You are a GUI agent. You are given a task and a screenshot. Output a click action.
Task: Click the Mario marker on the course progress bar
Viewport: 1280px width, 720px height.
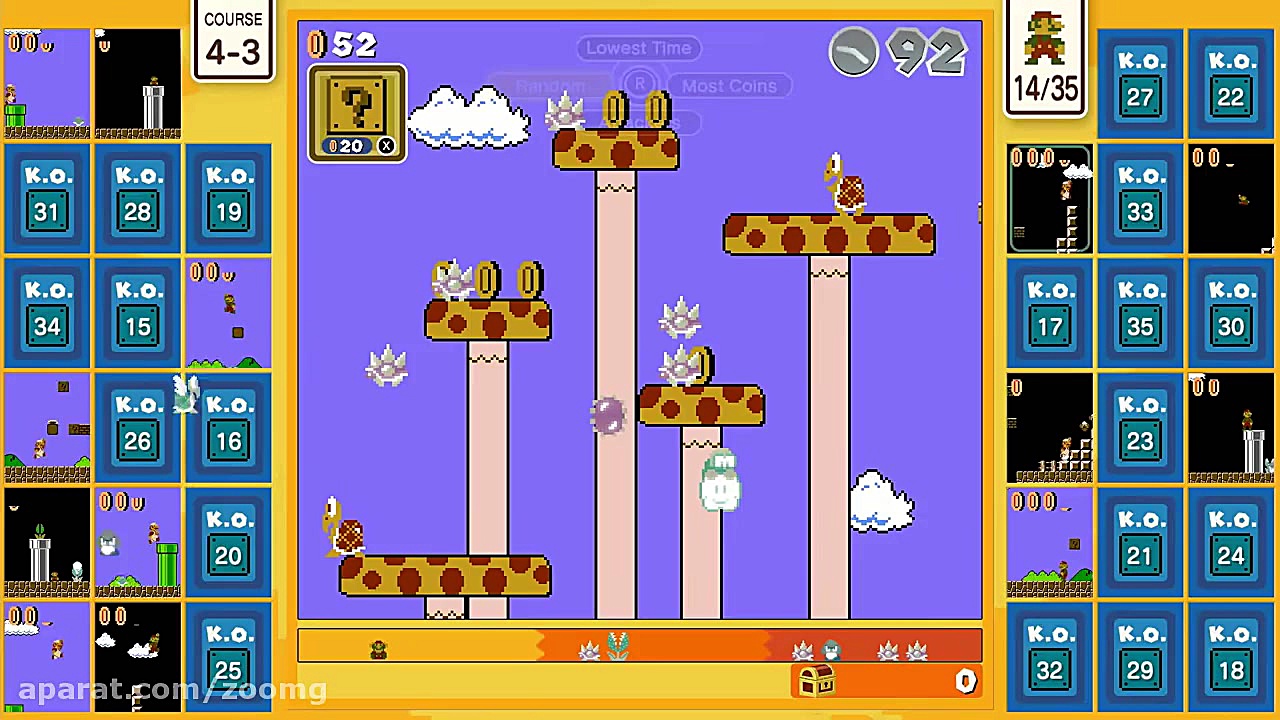378,648
